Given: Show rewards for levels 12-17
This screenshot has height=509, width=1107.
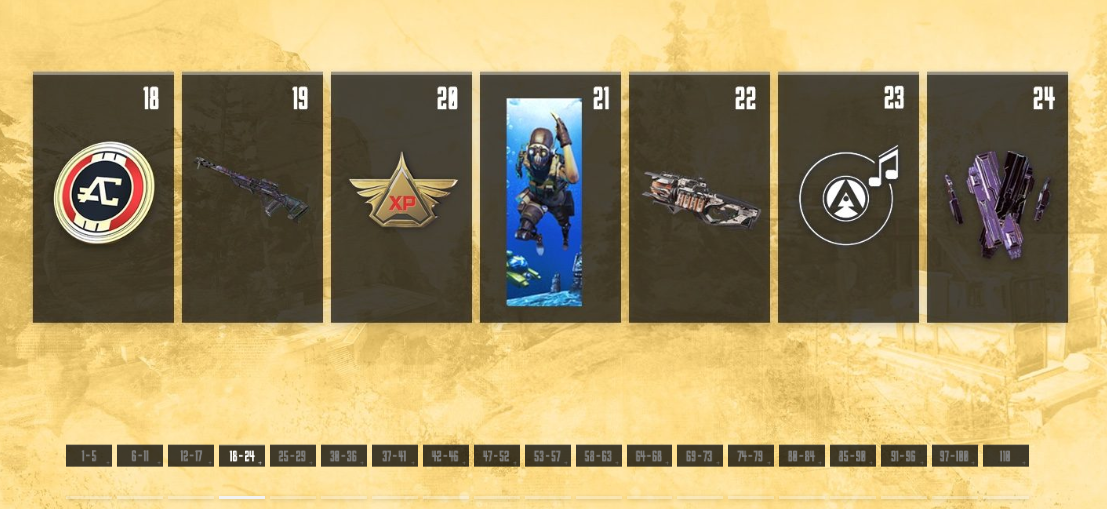Looking at the screenshot, I should pos(191,456).
